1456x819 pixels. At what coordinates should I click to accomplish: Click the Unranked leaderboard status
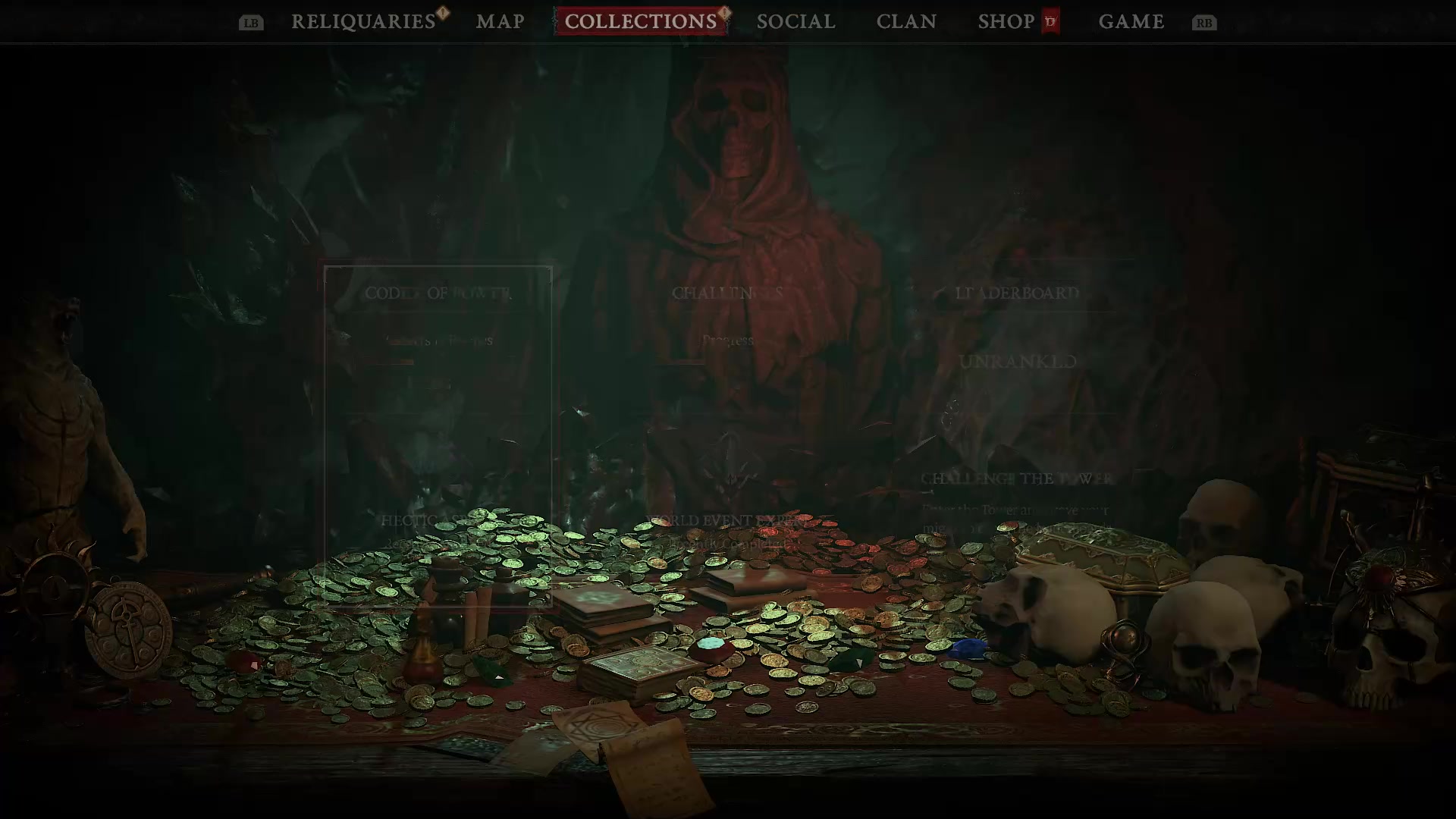[x=1017, y=362]
